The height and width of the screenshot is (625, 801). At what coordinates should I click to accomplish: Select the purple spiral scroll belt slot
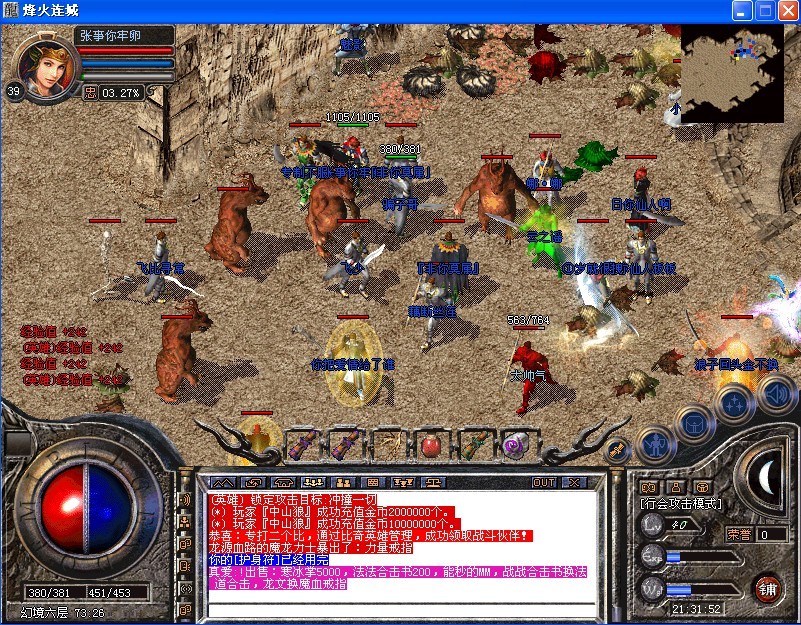517,445
